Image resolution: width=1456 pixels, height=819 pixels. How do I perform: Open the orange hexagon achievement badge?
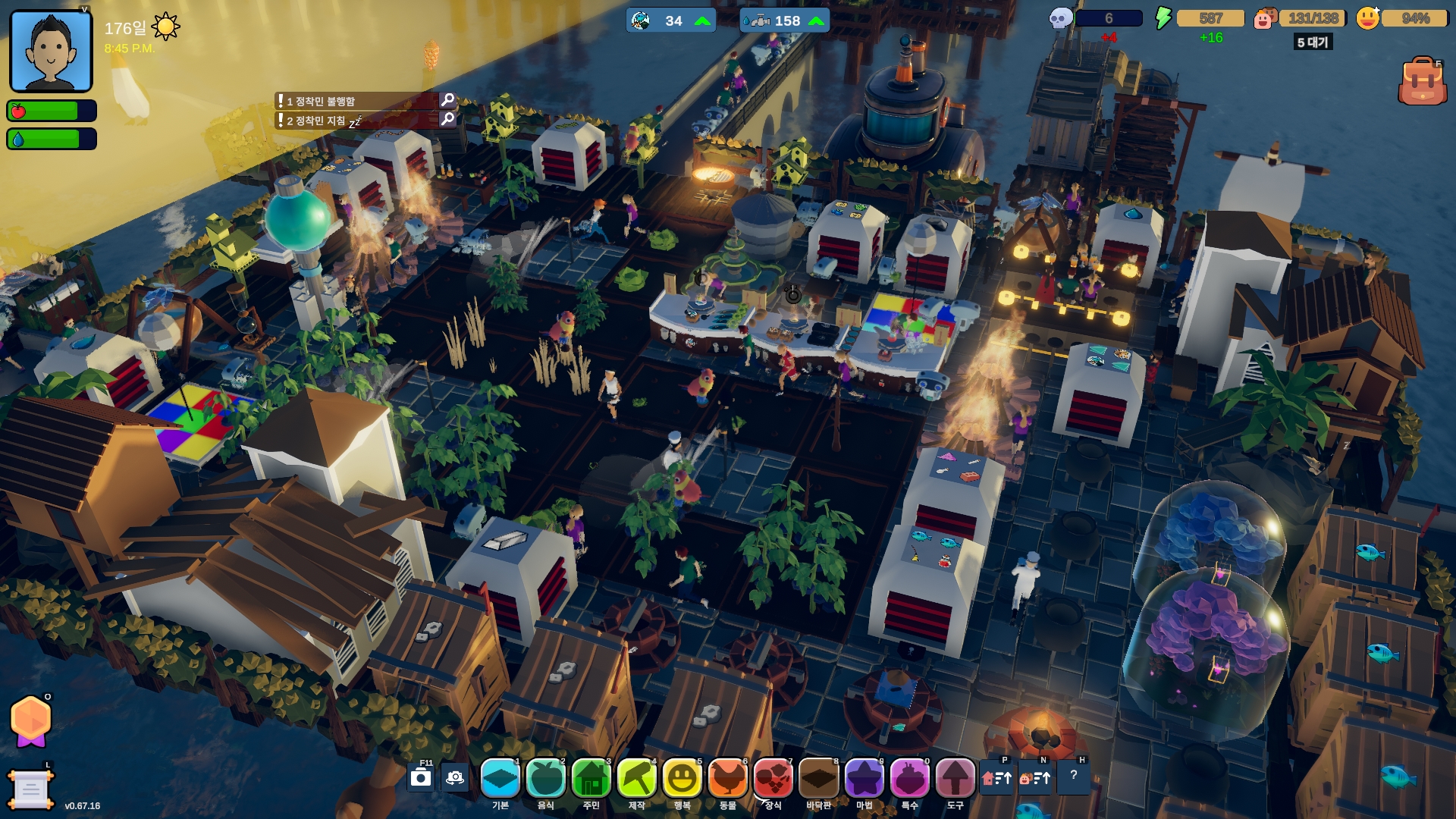pyautogui.click(x=30, y=720)
